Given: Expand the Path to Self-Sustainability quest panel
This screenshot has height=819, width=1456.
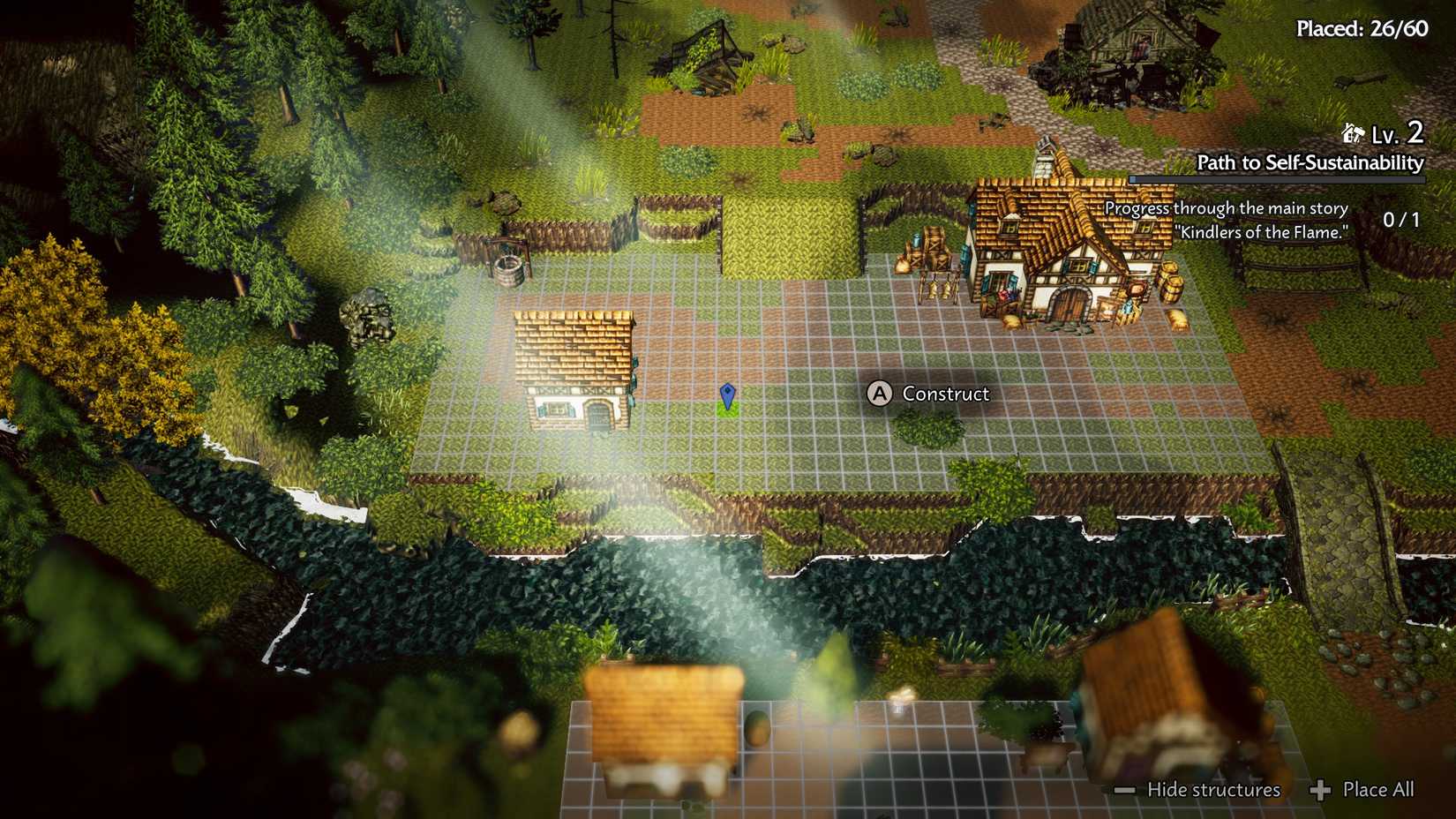Looking at the screenshot, I should pyautogui.click(x=1309, y=162).
